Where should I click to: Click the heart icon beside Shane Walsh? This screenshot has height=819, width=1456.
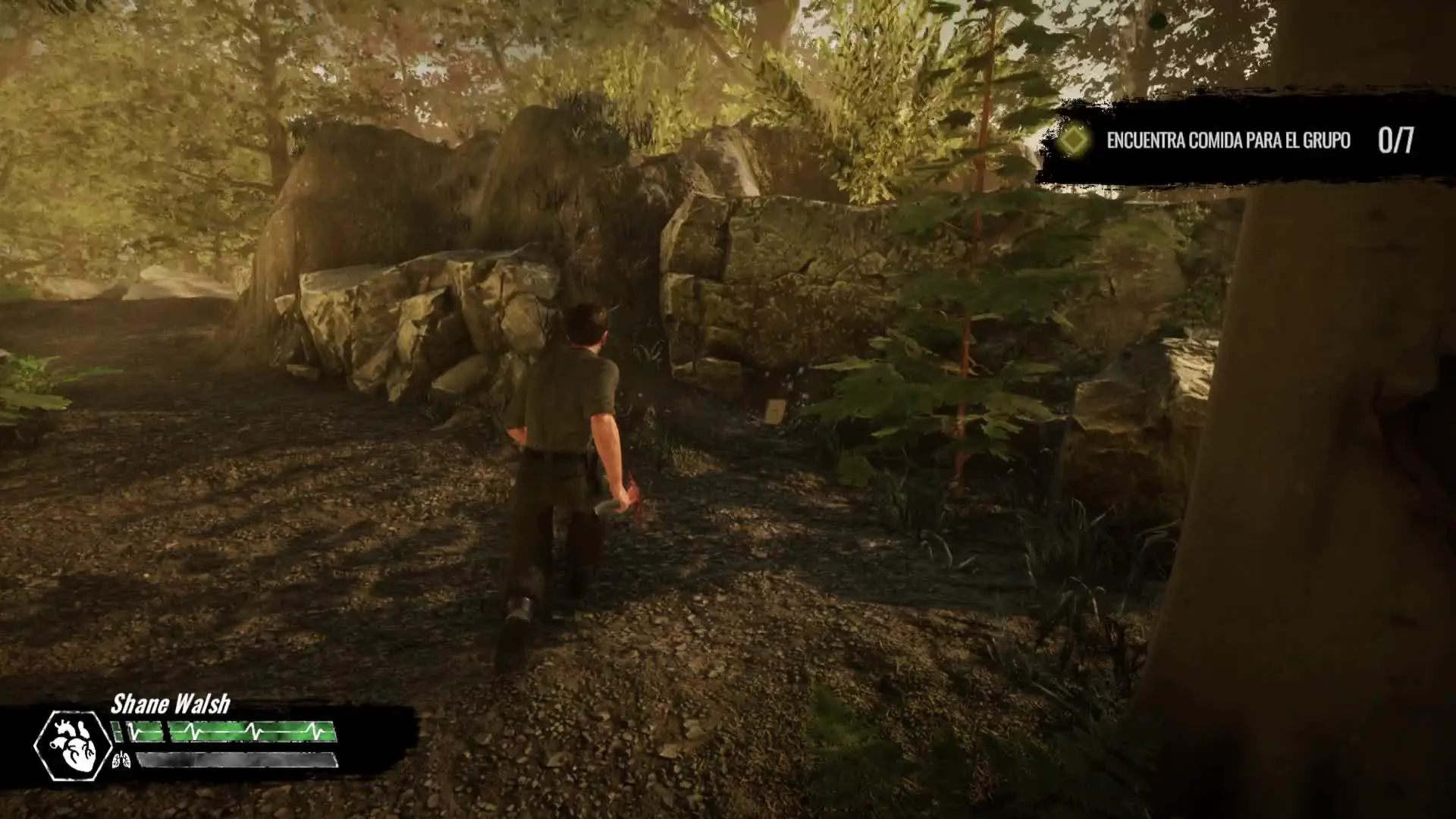[74, 745]
